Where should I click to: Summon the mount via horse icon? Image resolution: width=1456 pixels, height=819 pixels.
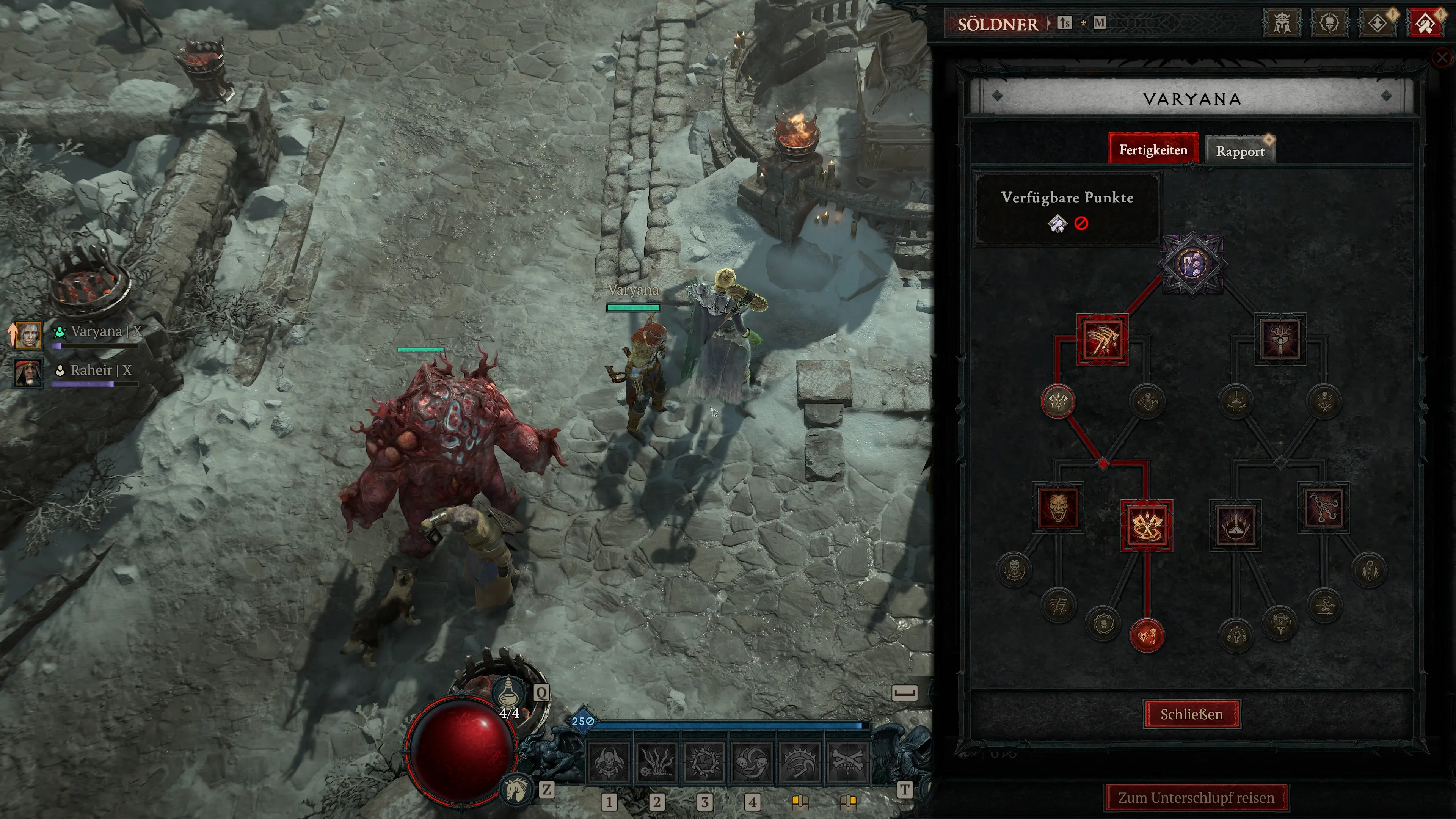tap(516, 789)
